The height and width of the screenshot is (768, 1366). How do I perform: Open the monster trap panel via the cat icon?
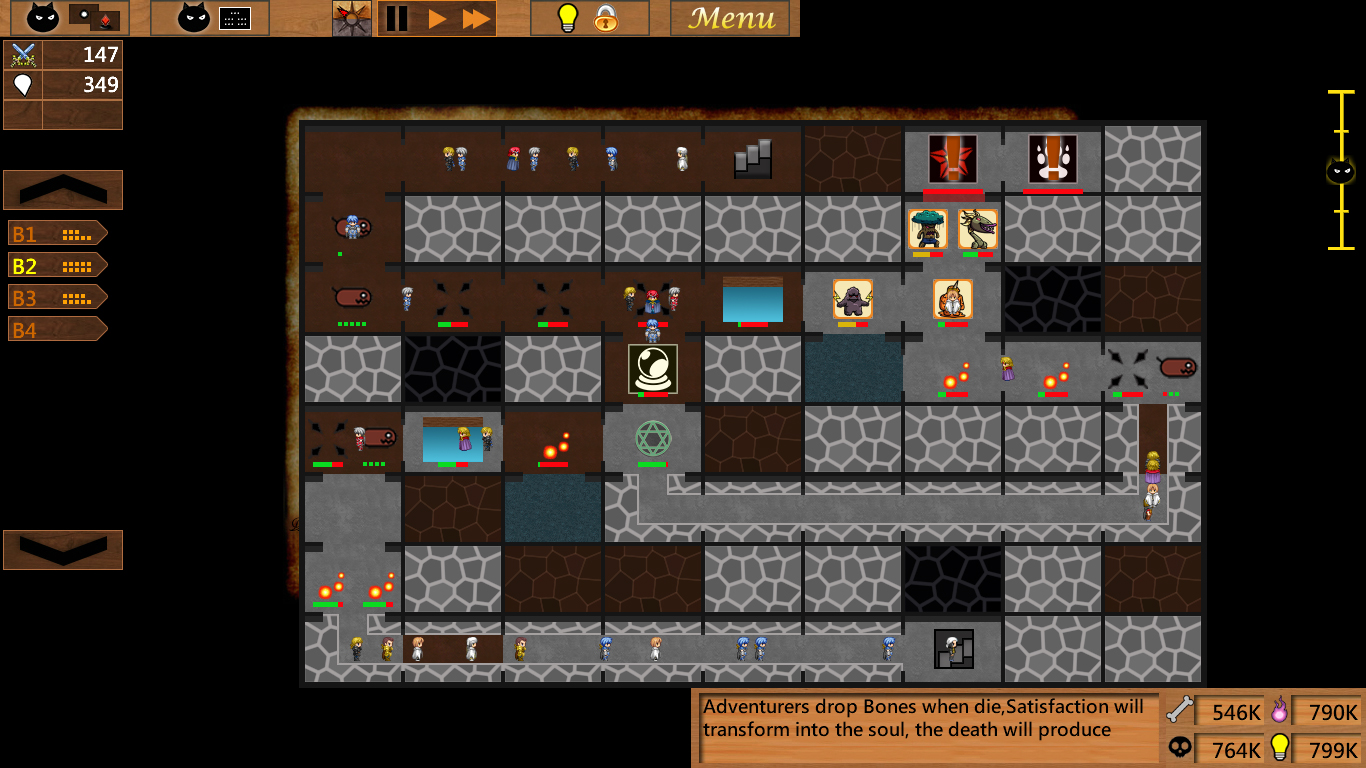click(x=41, y=17)
